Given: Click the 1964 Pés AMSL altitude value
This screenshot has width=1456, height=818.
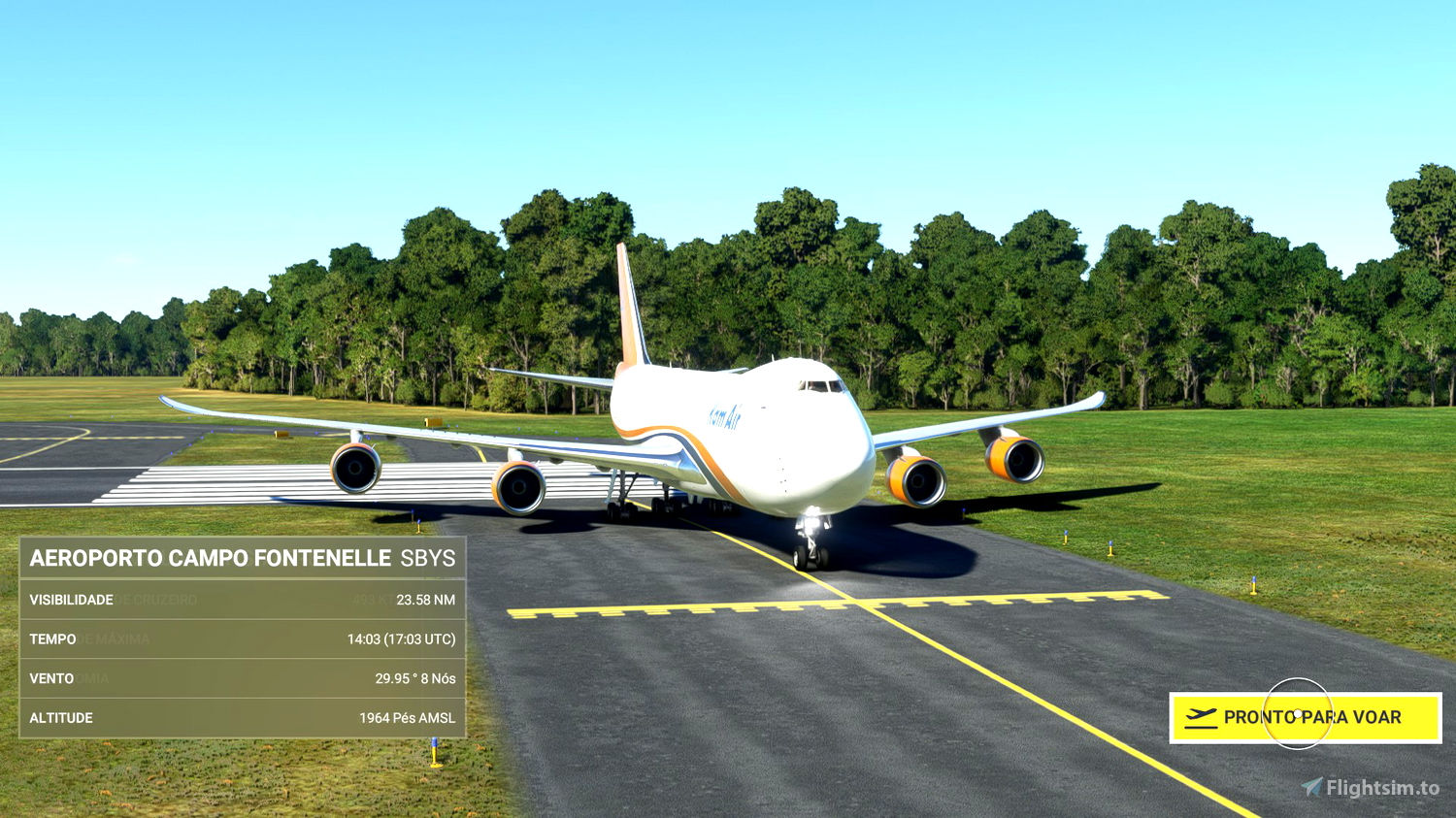Looking at the screenshot, I should tap(408, 717).
